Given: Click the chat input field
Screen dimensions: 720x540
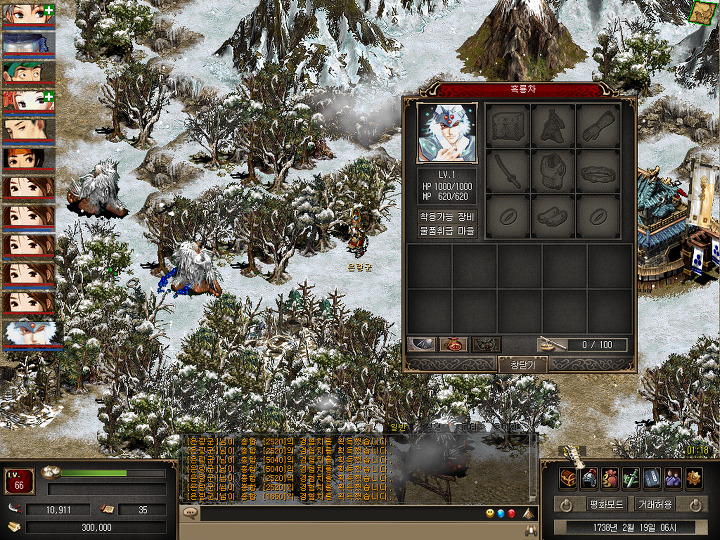Looking at the screenshot, I should (340, 514).
